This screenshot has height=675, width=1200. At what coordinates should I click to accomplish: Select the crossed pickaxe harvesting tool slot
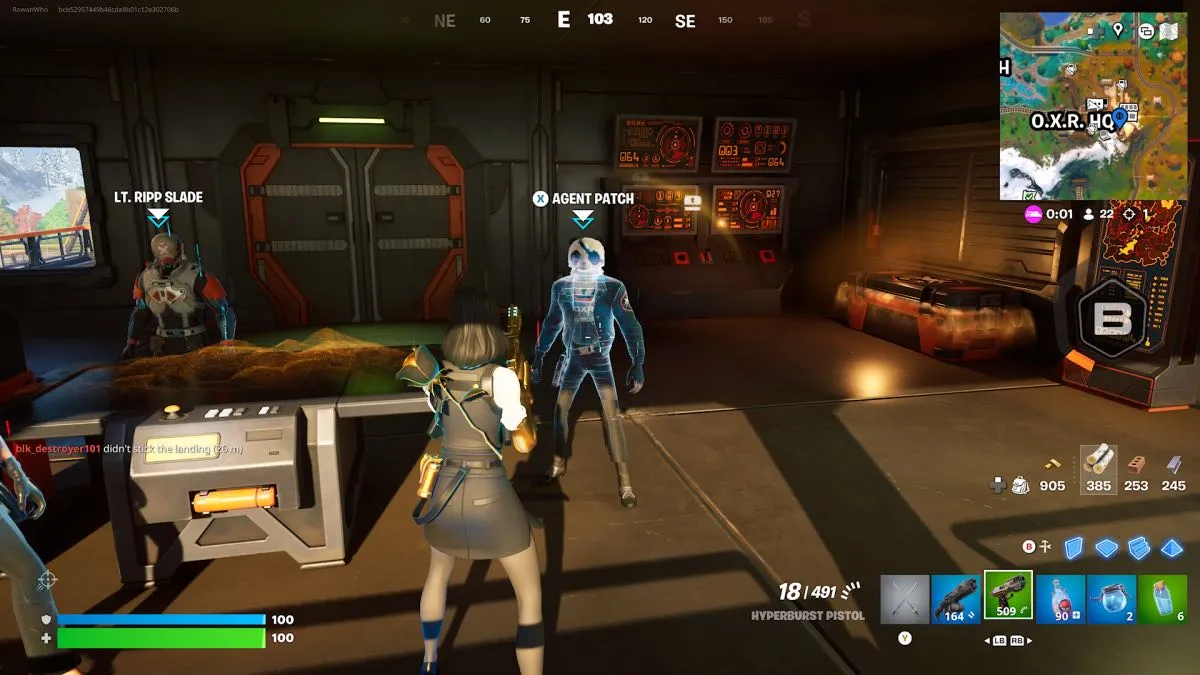point(905,597)
